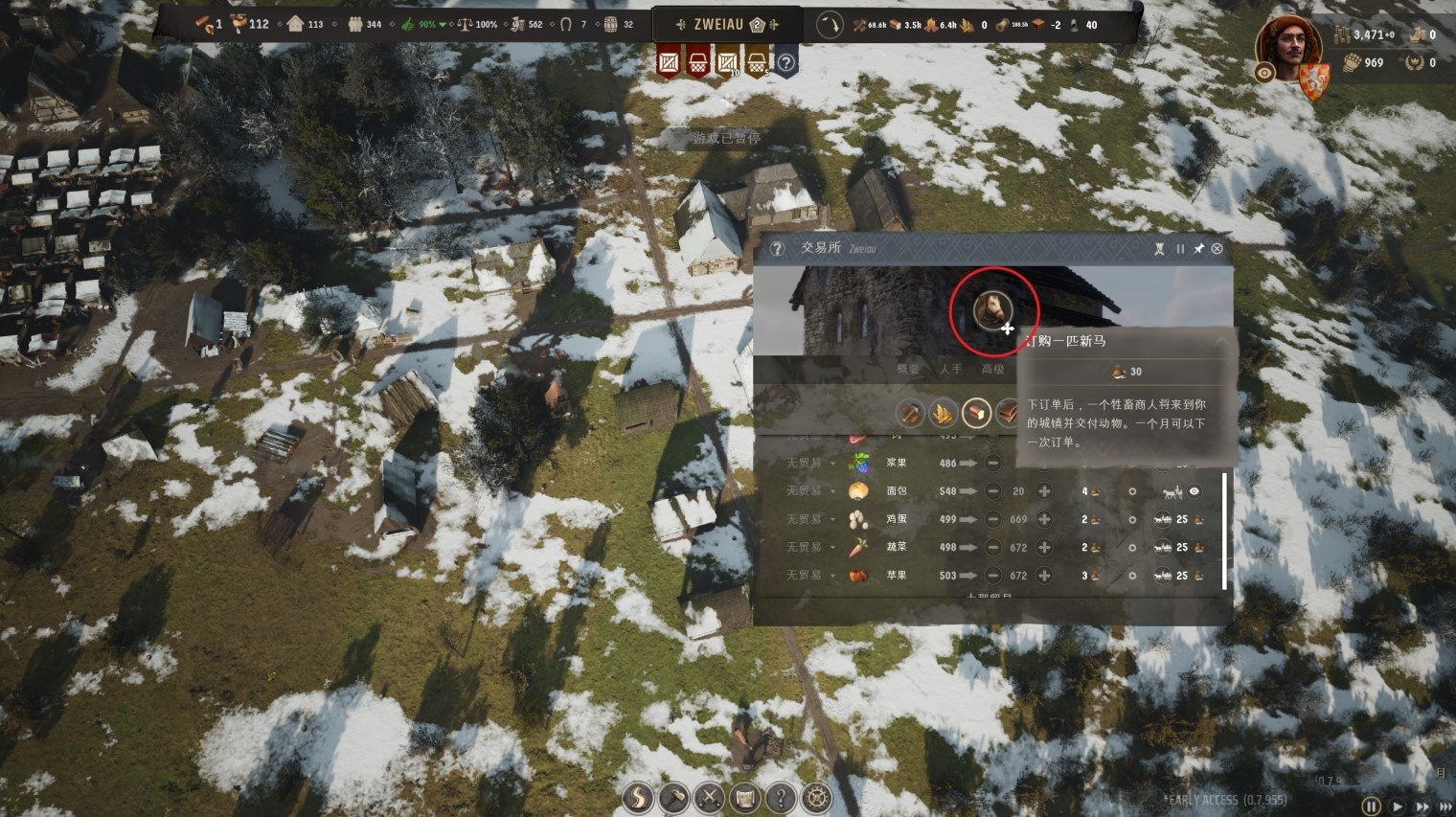Select the hammer and logs goods filter
The image size is (1456, 817).
[909, 414]
